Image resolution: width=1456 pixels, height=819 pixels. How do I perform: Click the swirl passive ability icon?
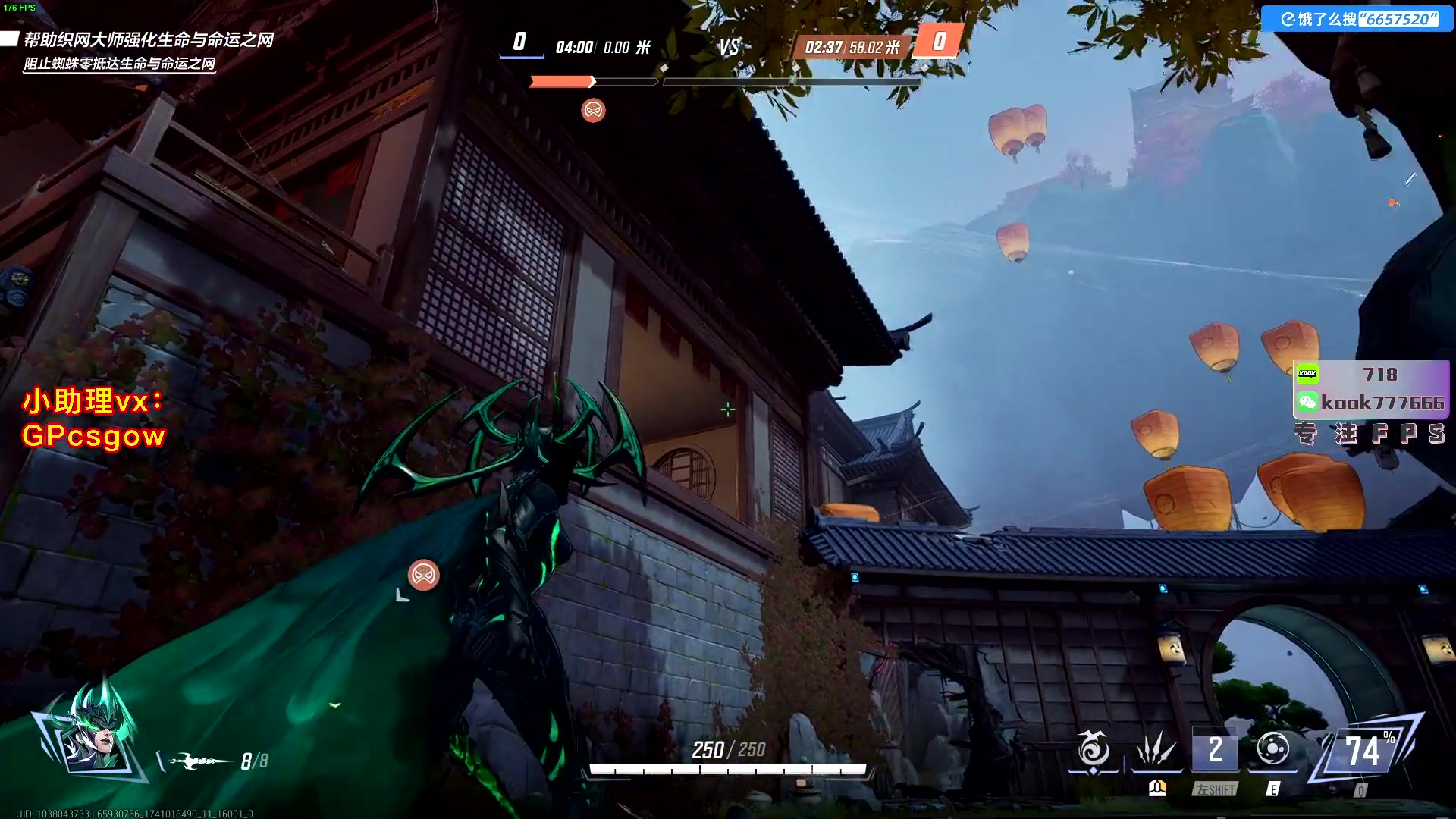pyautogui.click(x=1093, y=750)
